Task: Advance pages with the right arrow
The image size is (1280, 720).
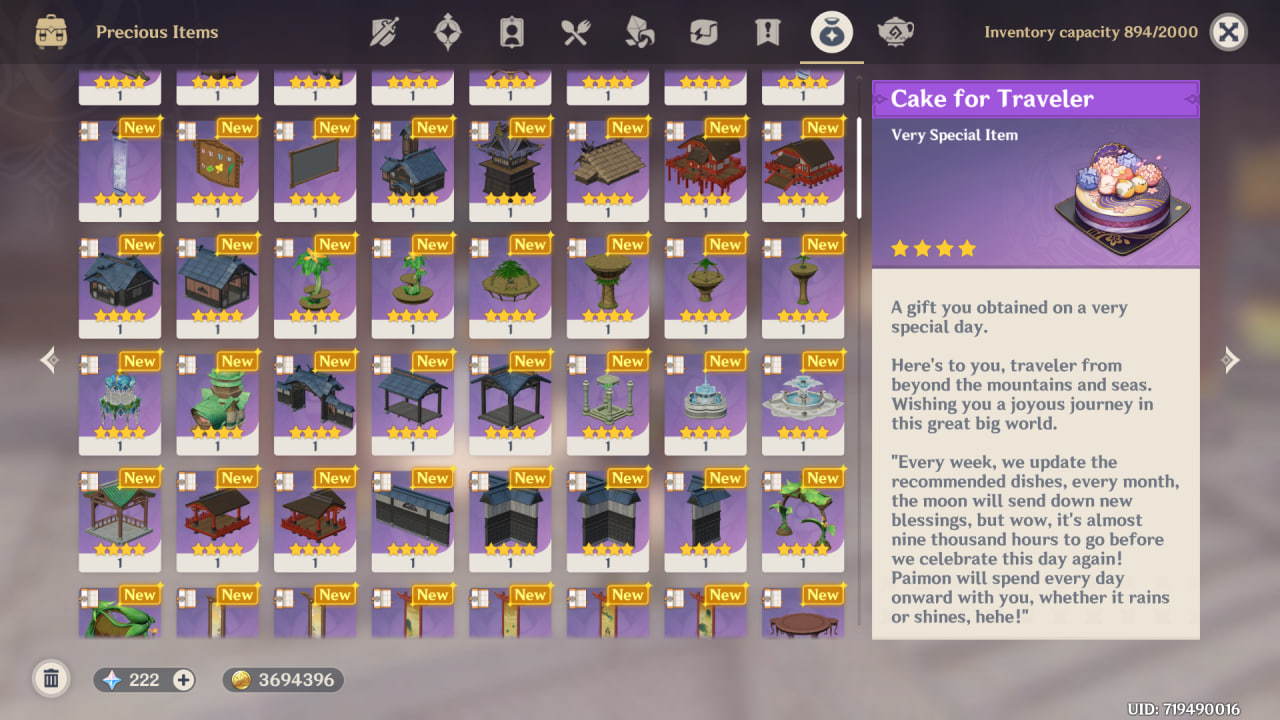Action: 1232,360
